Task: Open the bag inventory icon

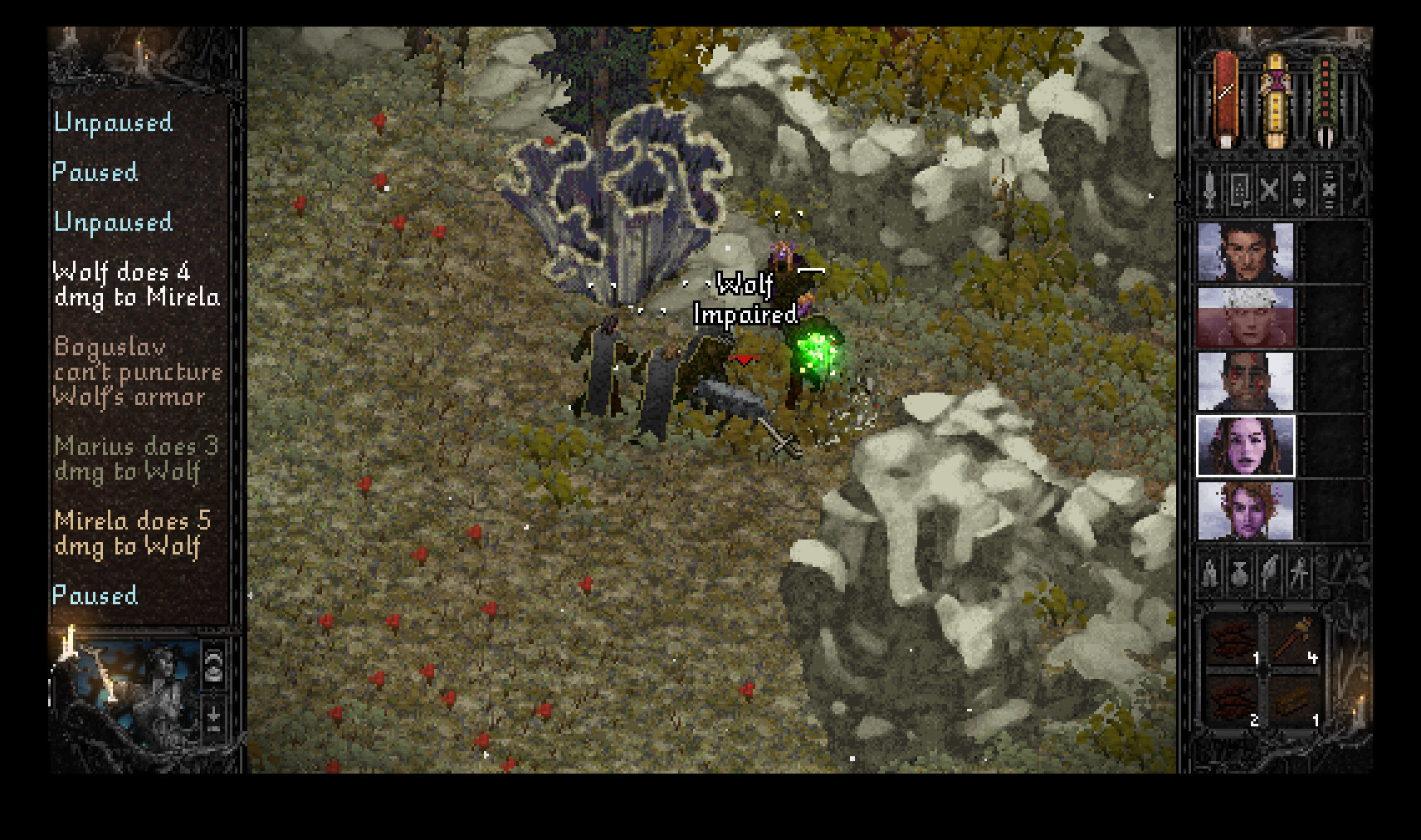Action: click(1239, 573)
